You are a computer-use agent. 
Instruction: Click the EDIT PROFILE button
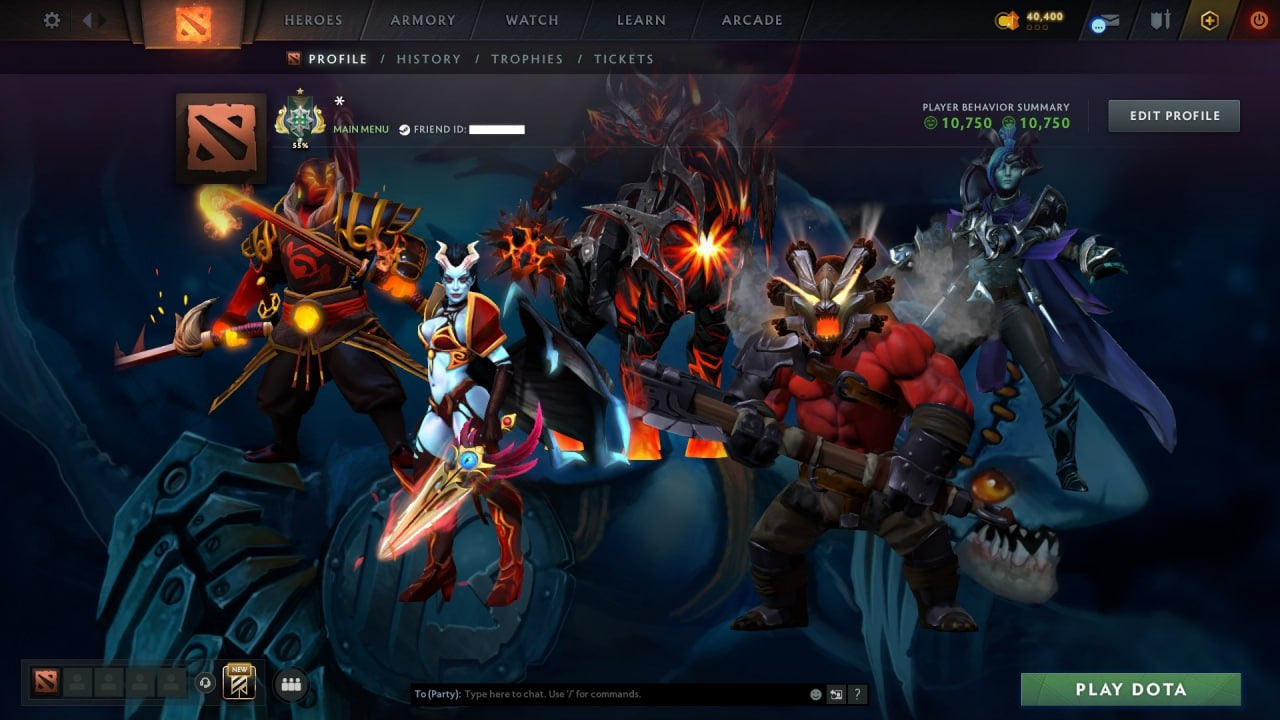pyautogui.click(x=1173, y=115)
